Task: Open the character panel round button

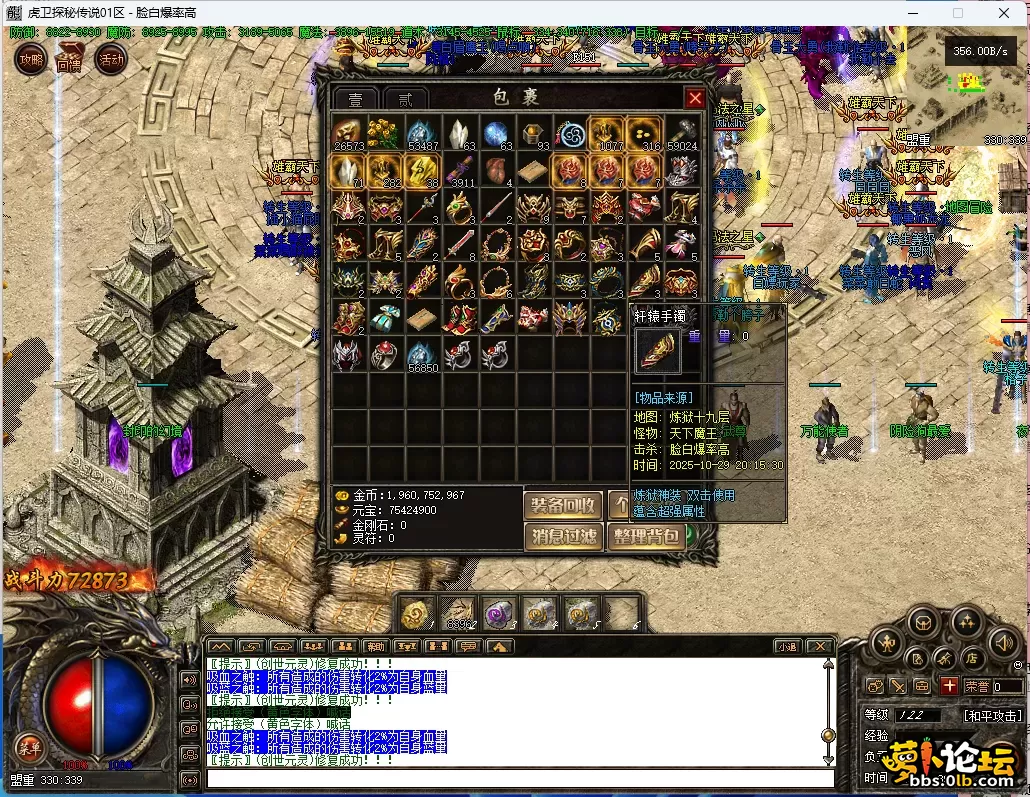Action: click(x=889, y=642)
